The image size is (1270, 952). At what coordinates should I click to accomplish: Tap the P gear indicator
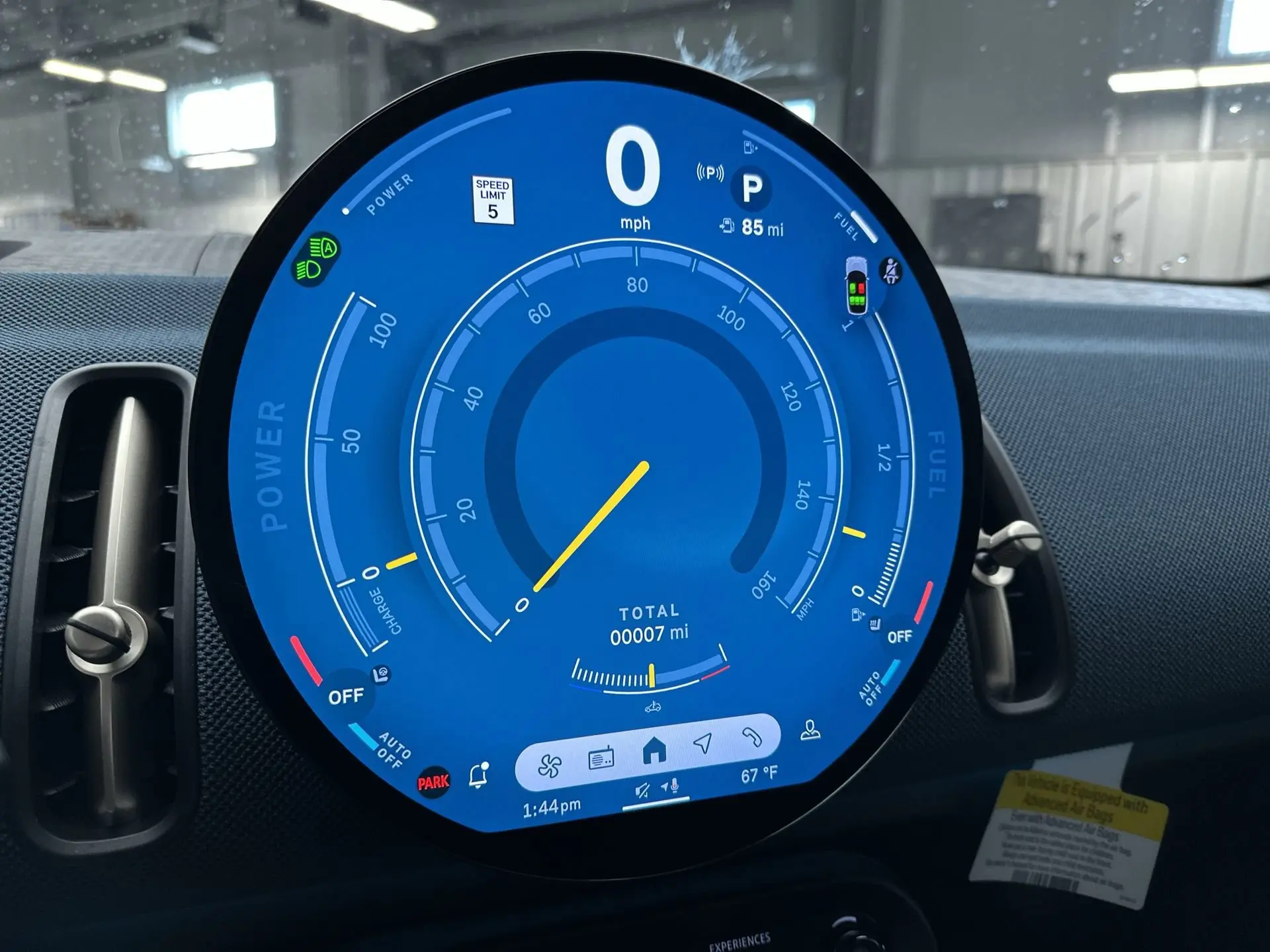751,188
